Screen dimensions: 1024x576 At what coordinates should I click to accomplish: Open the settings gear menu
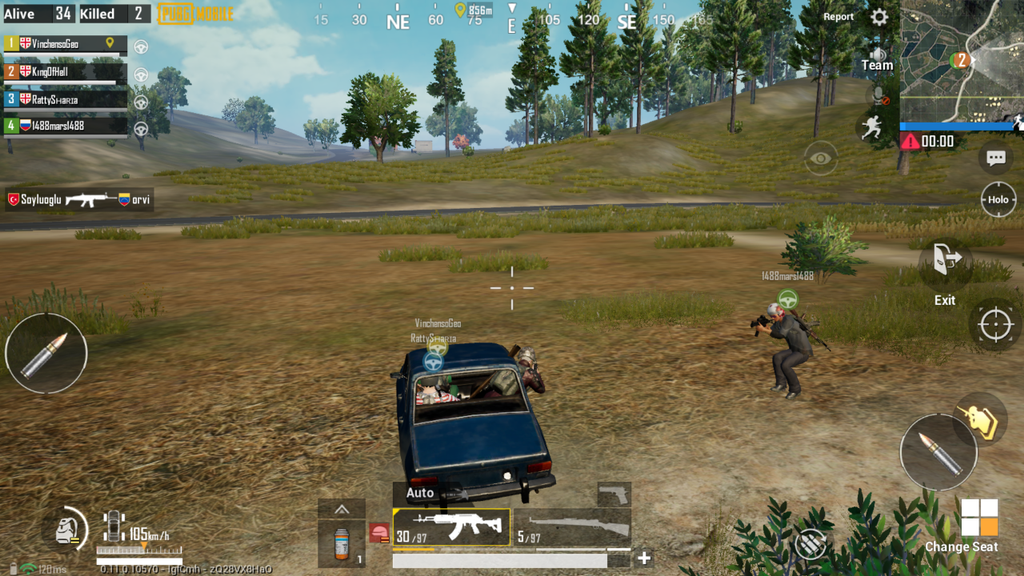point(879,17)
